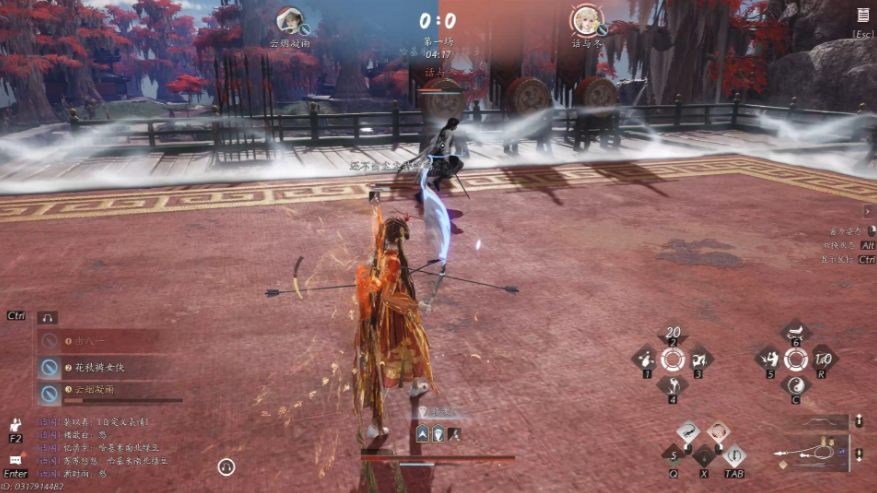Activate the skill on slot R
The width and height of the screenshot is (877, 493).
point(822,360)
